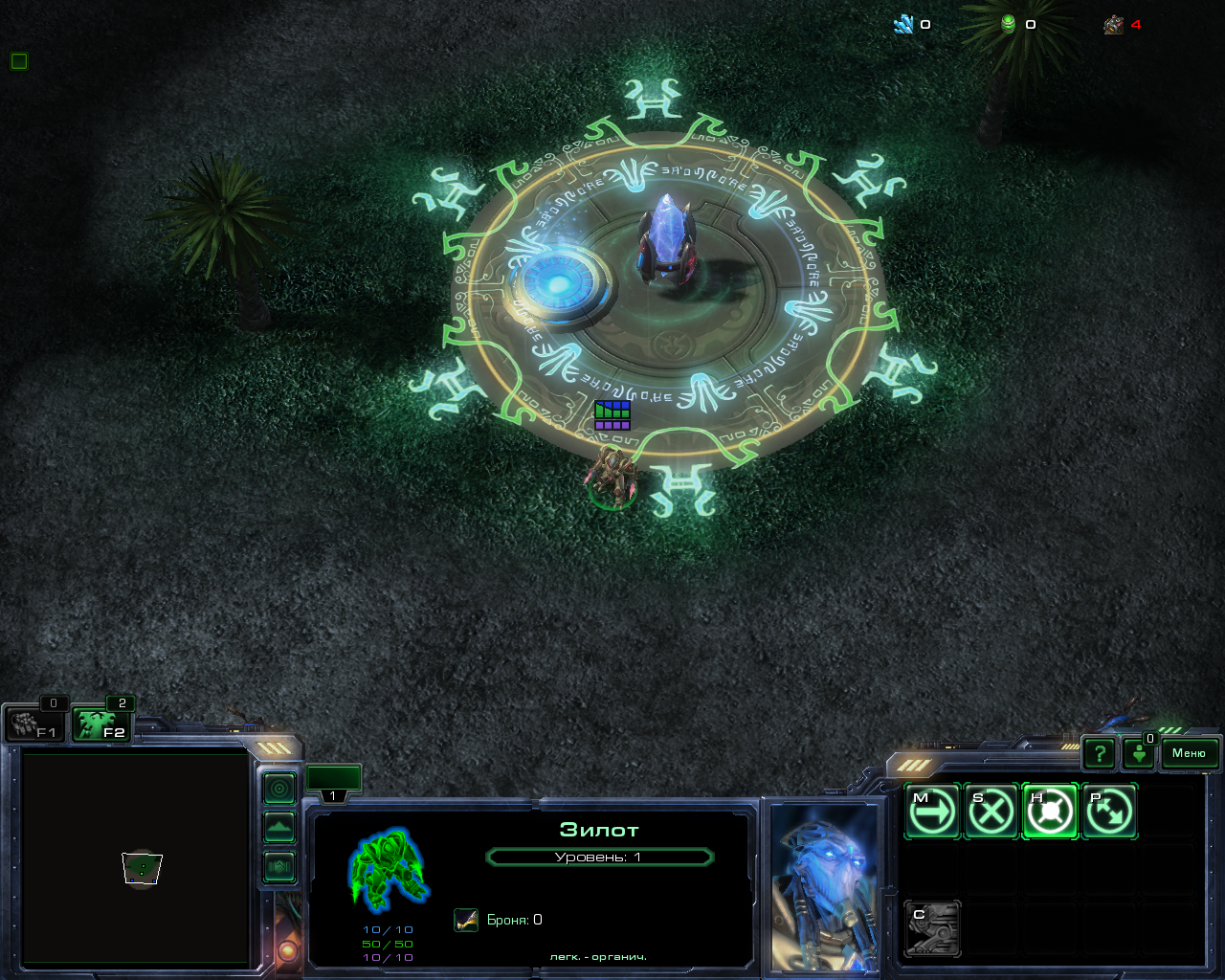Select the Hold Position command
Screen dimensions: 1225x980
pos(1050,812)
